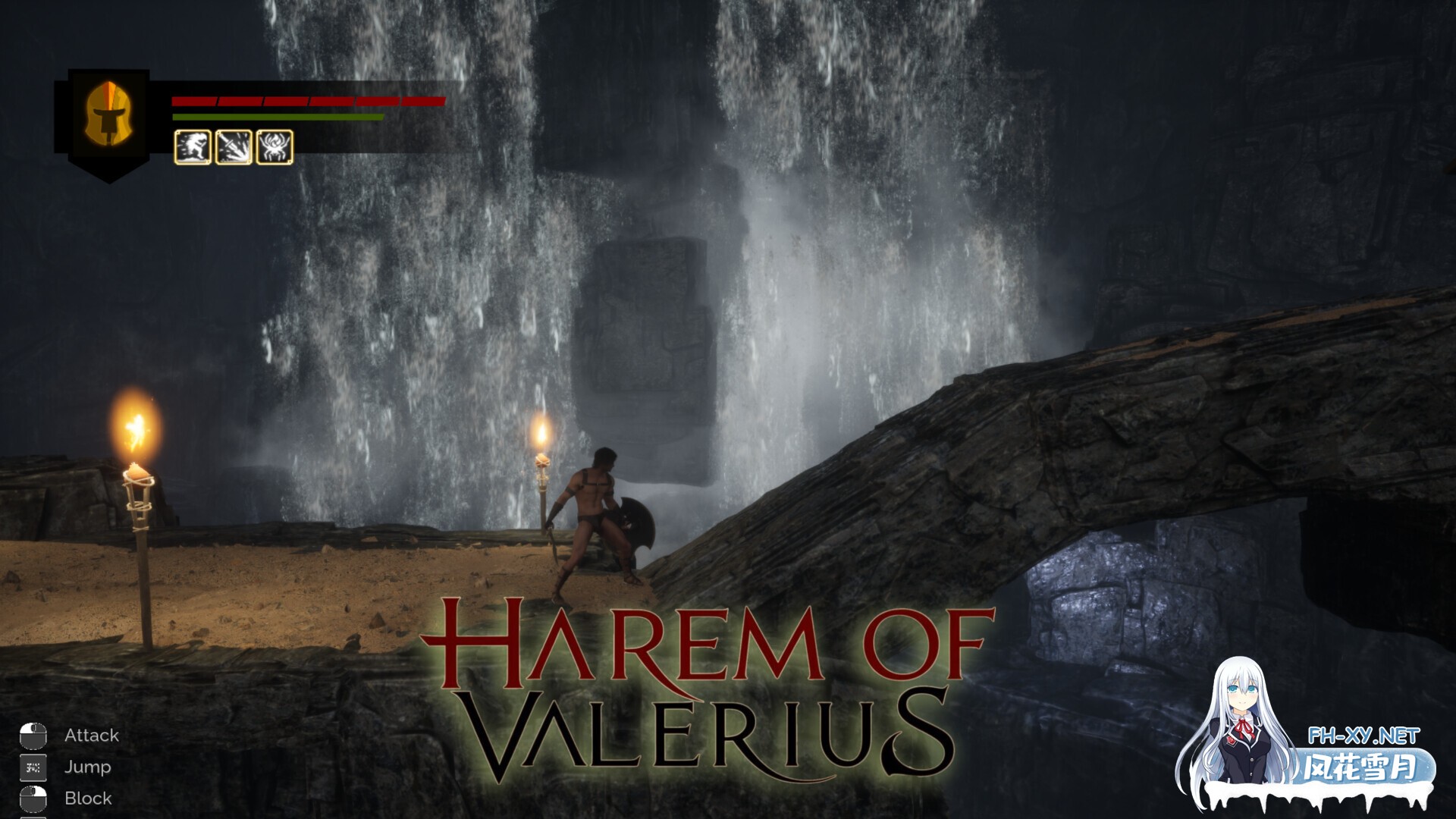Select the Attack control hint entry
Viewport: 1456px width, 819px height.
tap(91, 735)
